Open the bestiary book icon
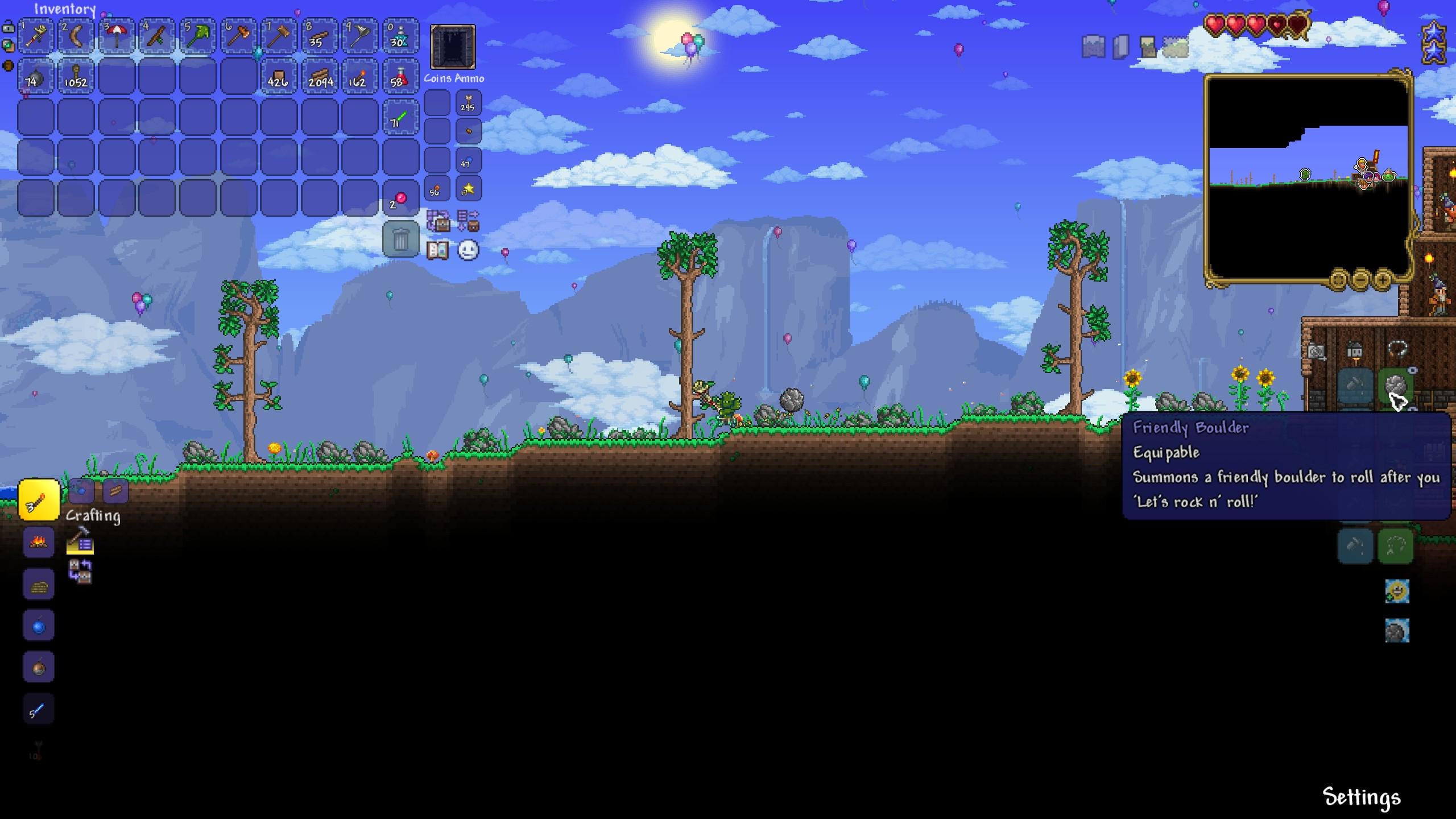The height and width of the screenshot is (819, 1456). 437,250
